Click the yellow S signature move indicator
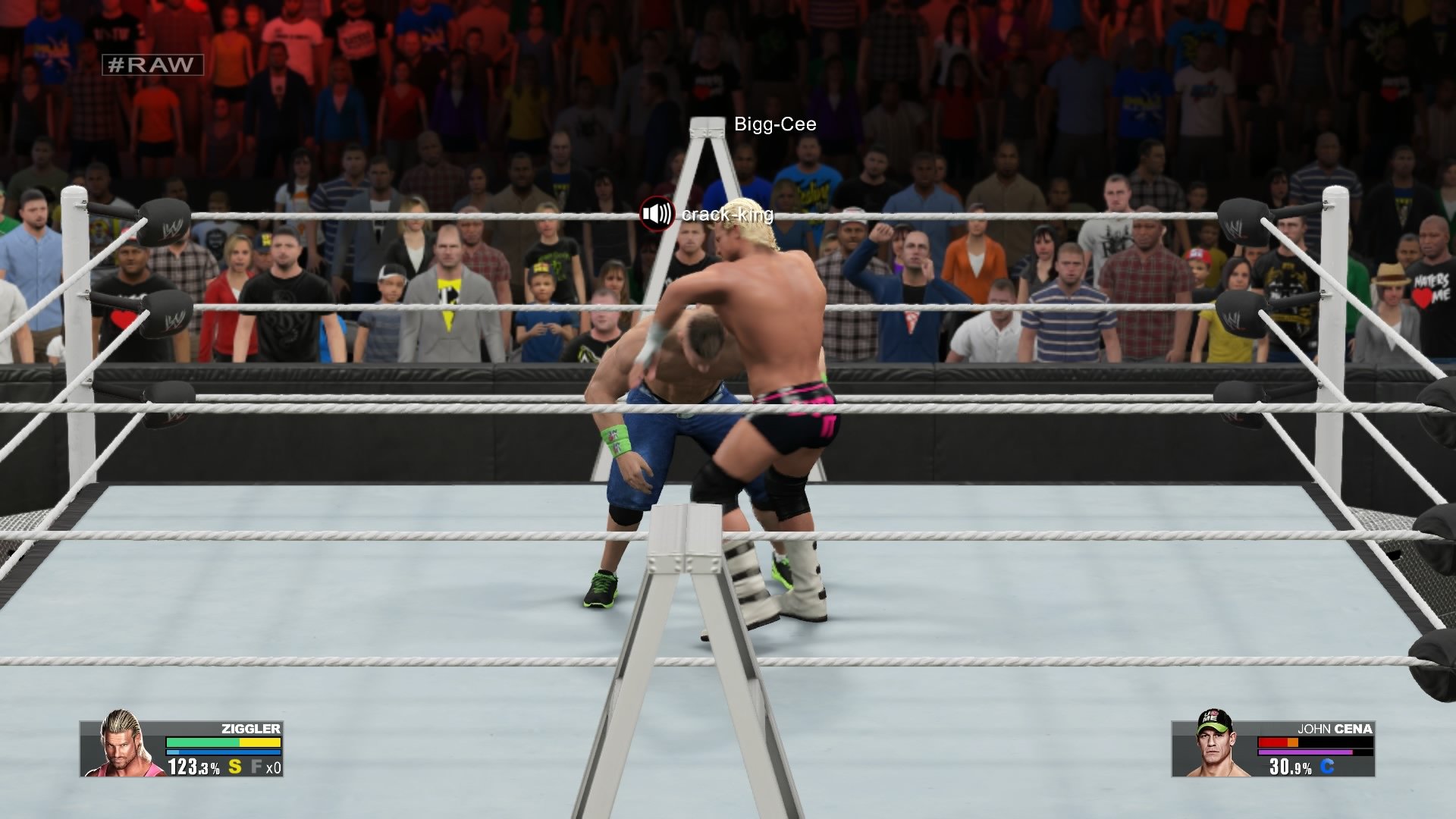The image size is (1456, 819). pyautogui.click(x=234, y=767)
